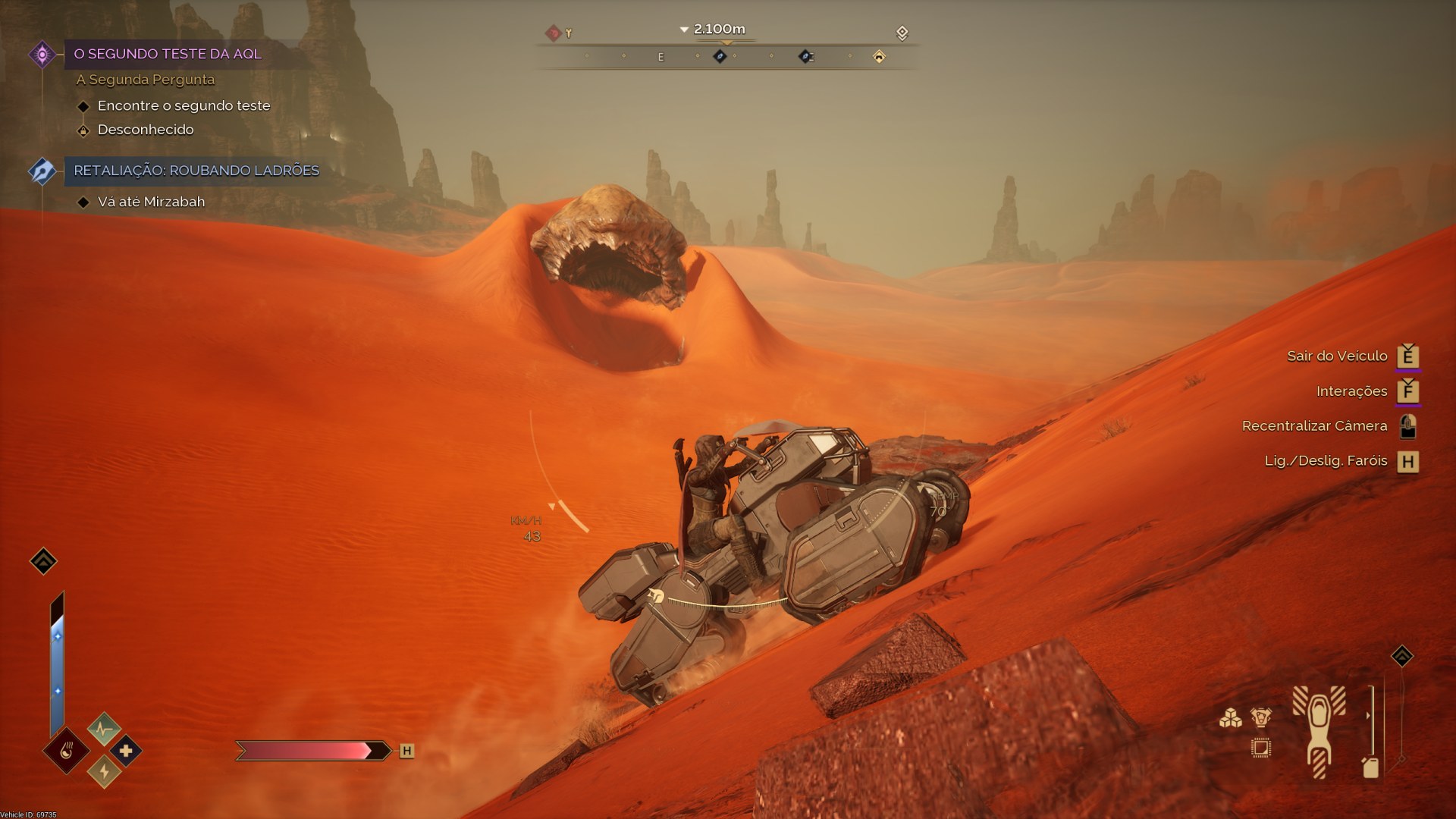Viewport: 1456px width, 819px height.
Task: Click the three-cubes vehicle storage icon
Action: coord(1230,717)
